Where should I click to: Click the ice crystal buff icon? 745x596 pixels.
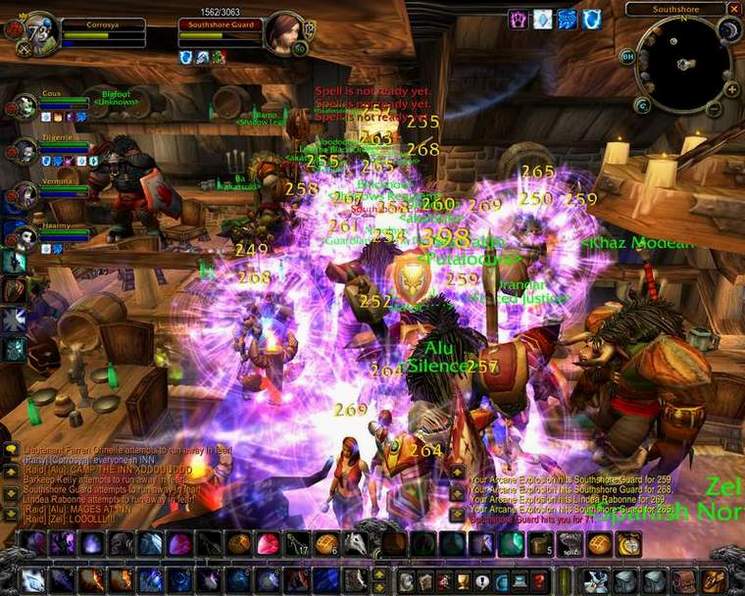pyautogui.click(x=543, y=18)
